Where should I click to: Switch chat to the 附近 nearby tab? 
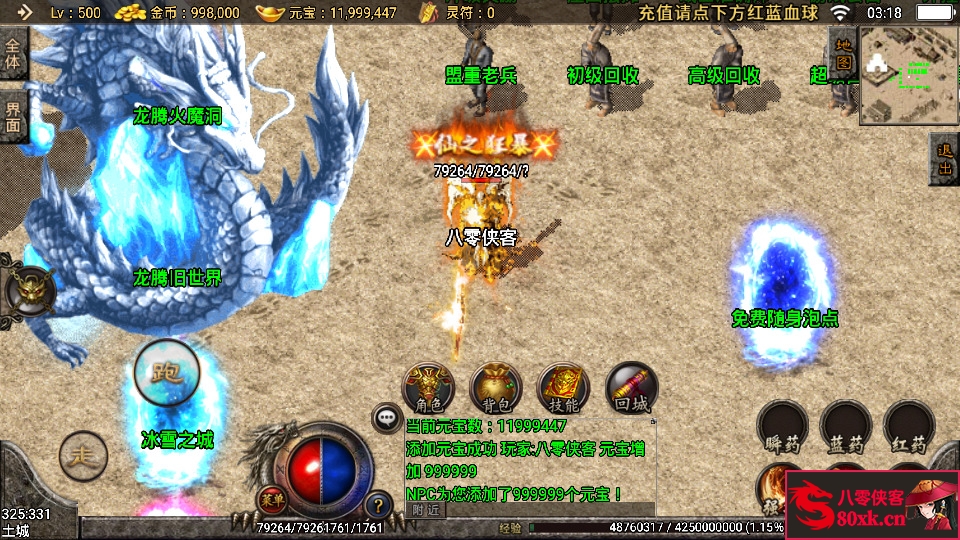pos(425,509)
